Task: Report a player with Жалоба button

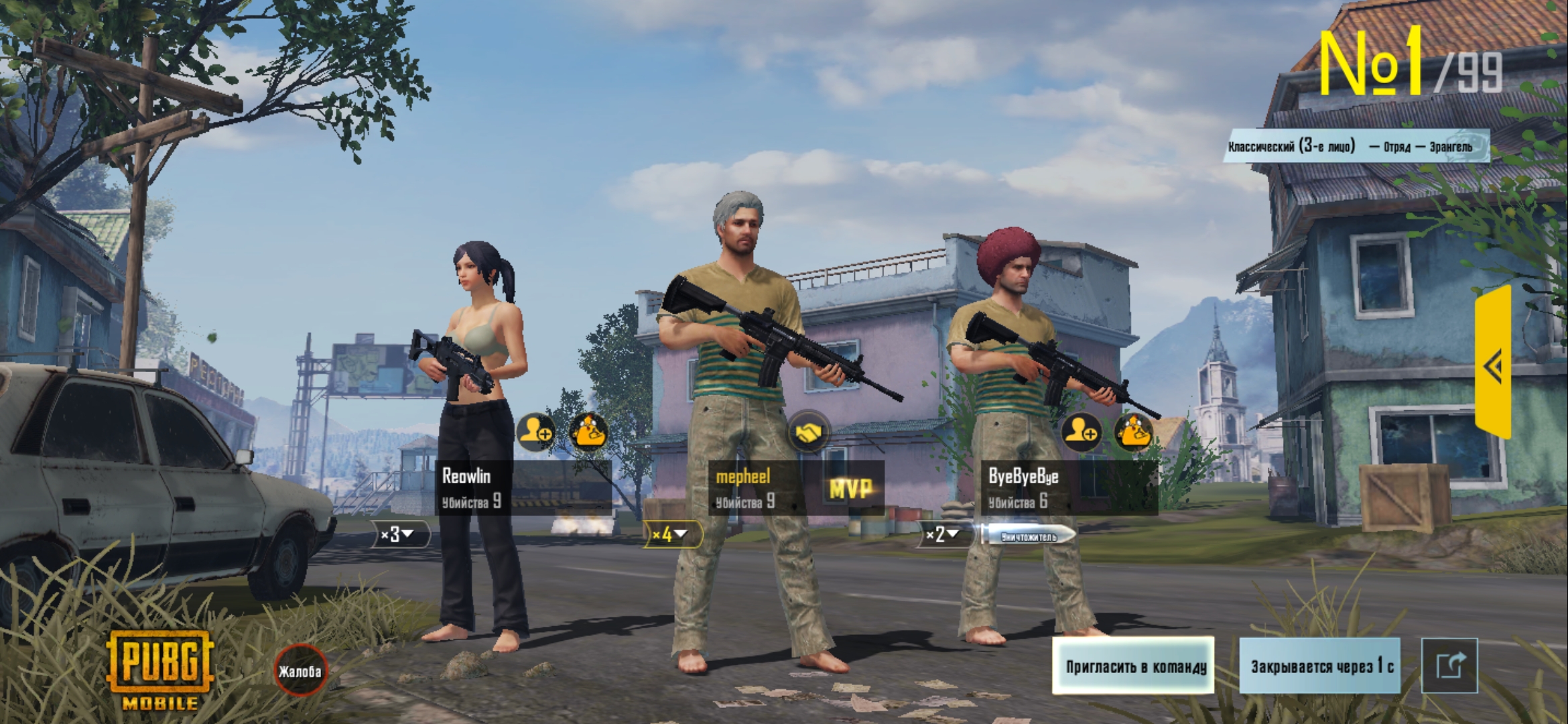Action: (x=300, y=670)
